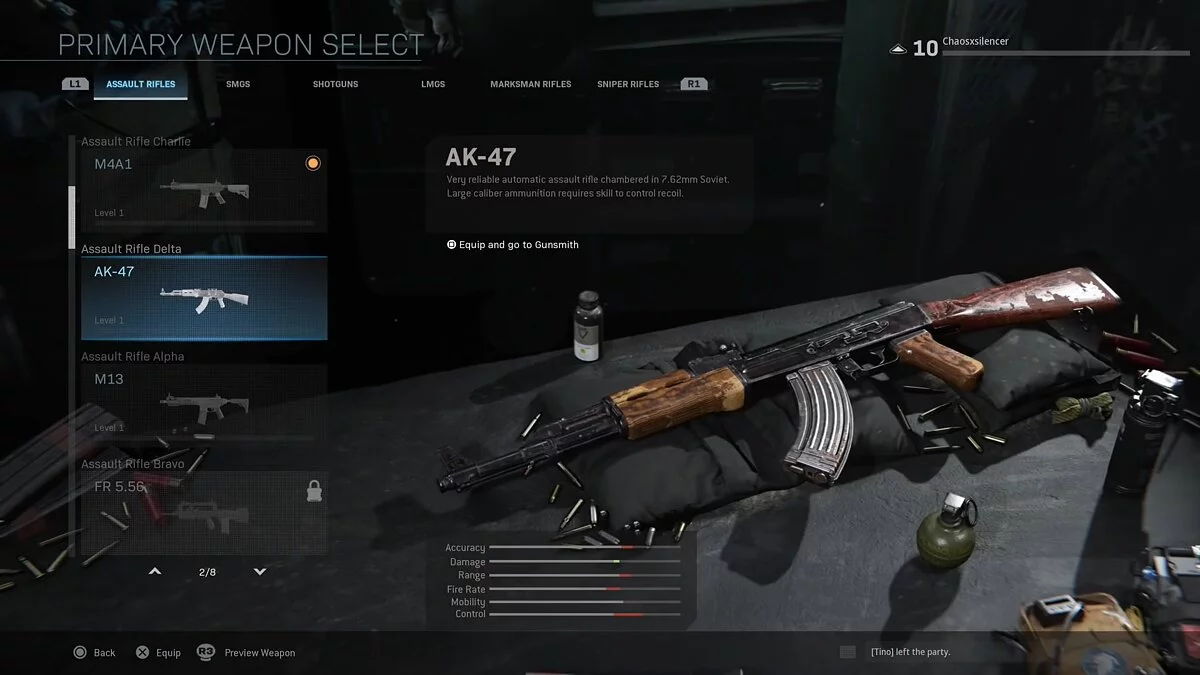Advance weapon list with down arrow
The height and width of the screenshot is (675, 1200).
[x=260, y=572]
